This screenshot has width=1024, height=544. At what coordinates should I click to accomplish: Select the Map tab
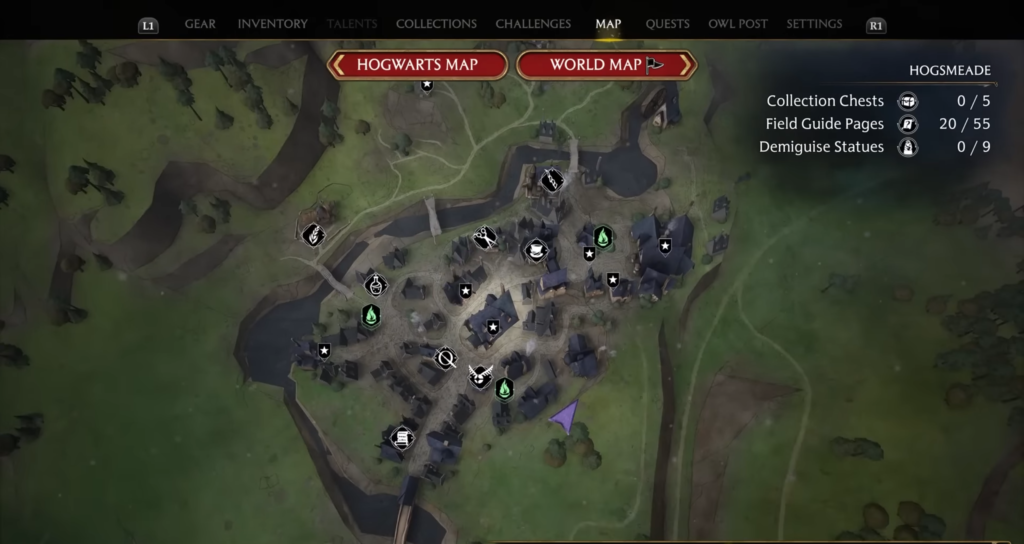click(608, 24)
